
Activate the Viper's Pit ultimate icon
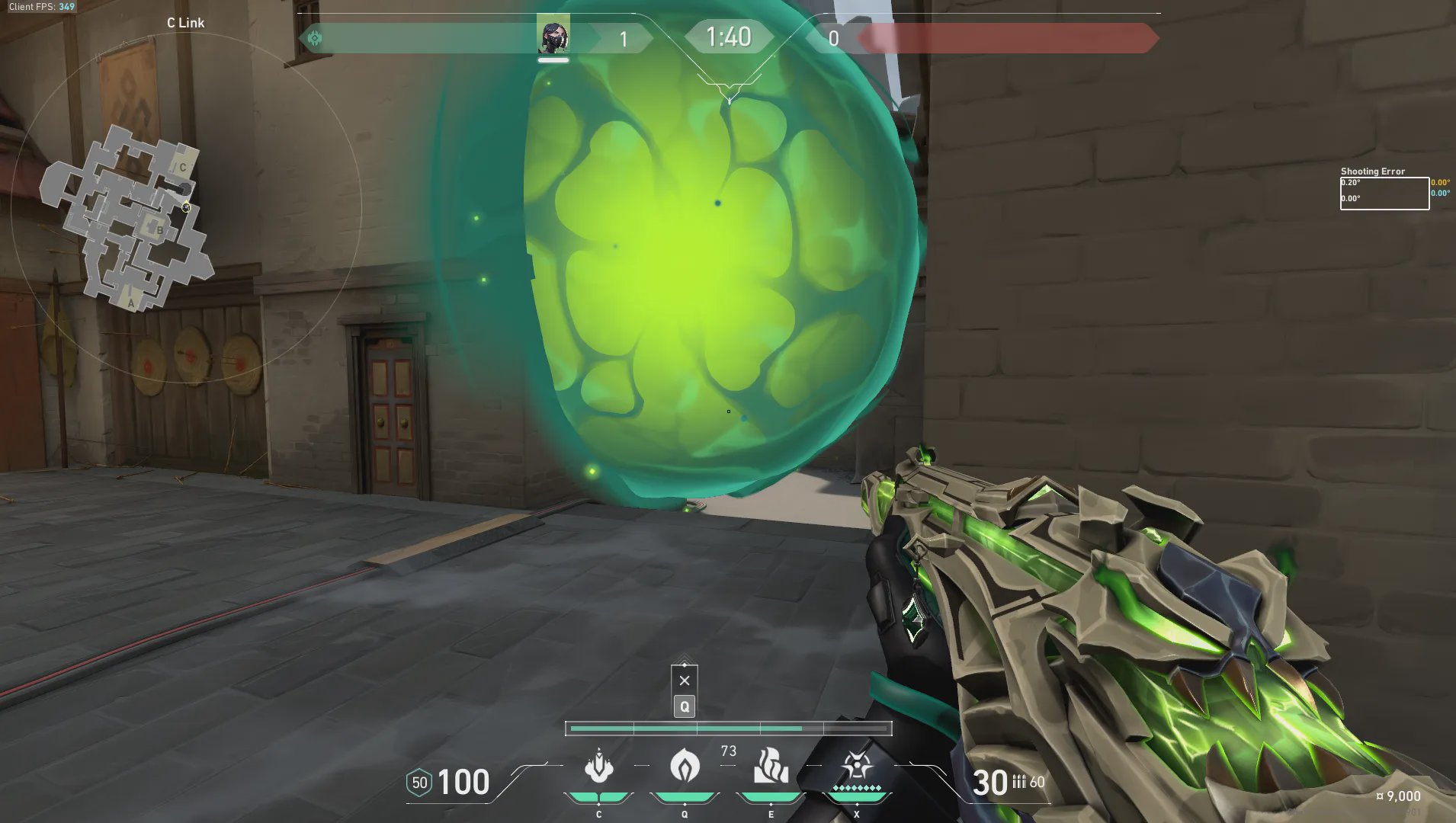click(x=856, y=767)
